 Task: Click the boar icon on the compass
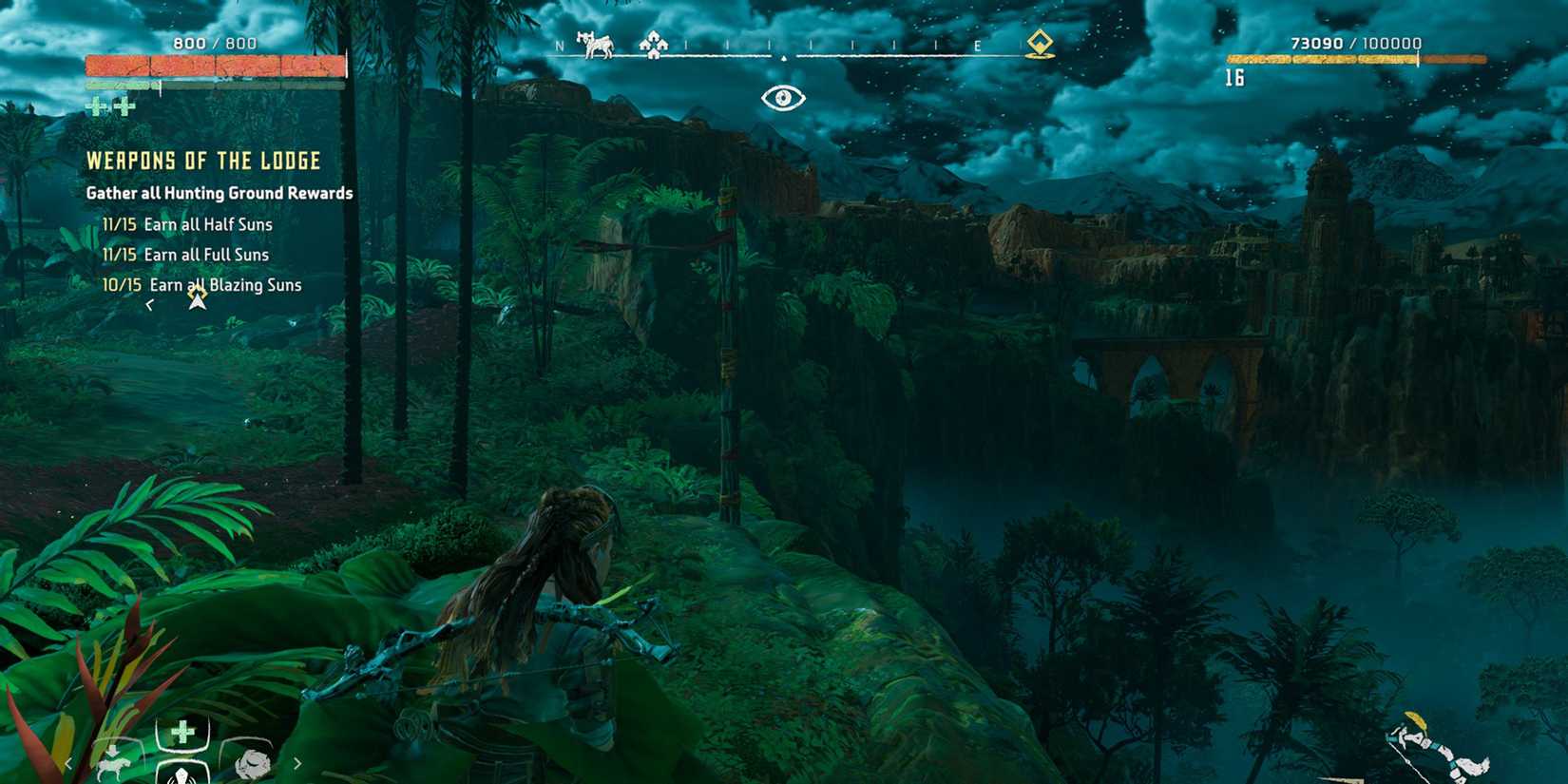(596, 46)
